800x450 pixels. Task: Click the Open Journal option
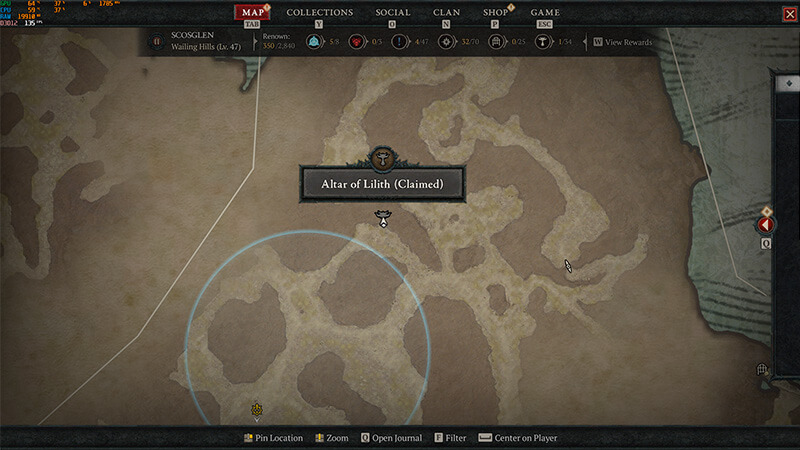coord(391,438)
